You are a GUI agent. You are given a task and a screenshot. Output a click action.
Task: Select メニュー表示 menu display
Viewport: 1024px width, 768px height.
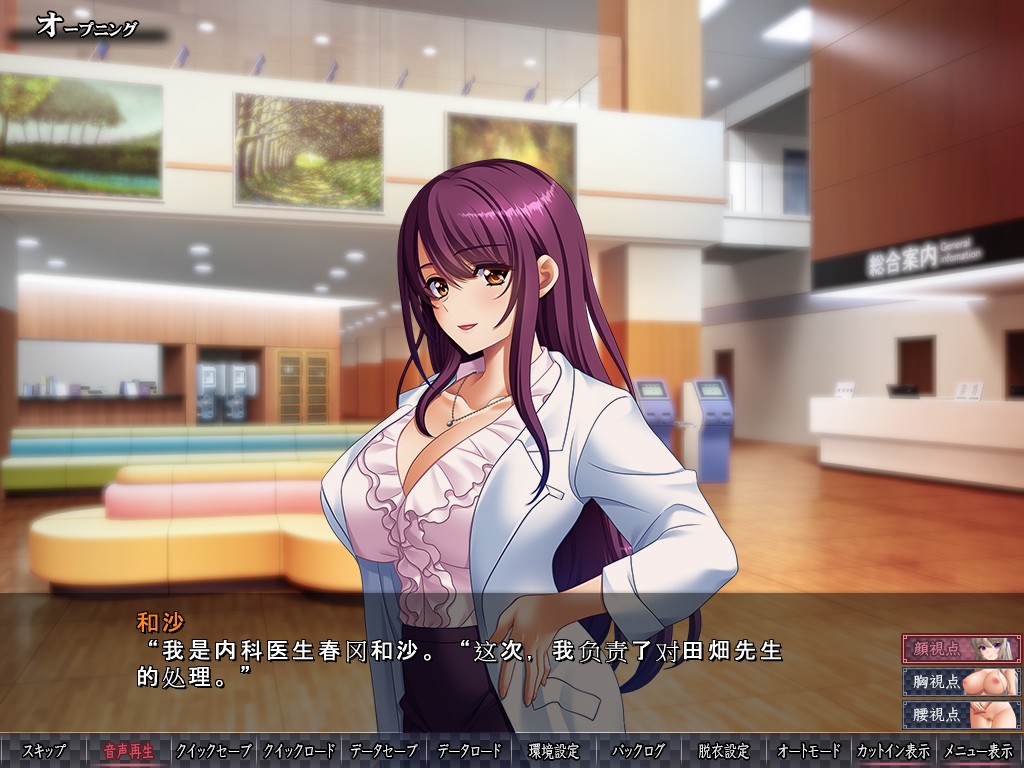coord(978,751)
